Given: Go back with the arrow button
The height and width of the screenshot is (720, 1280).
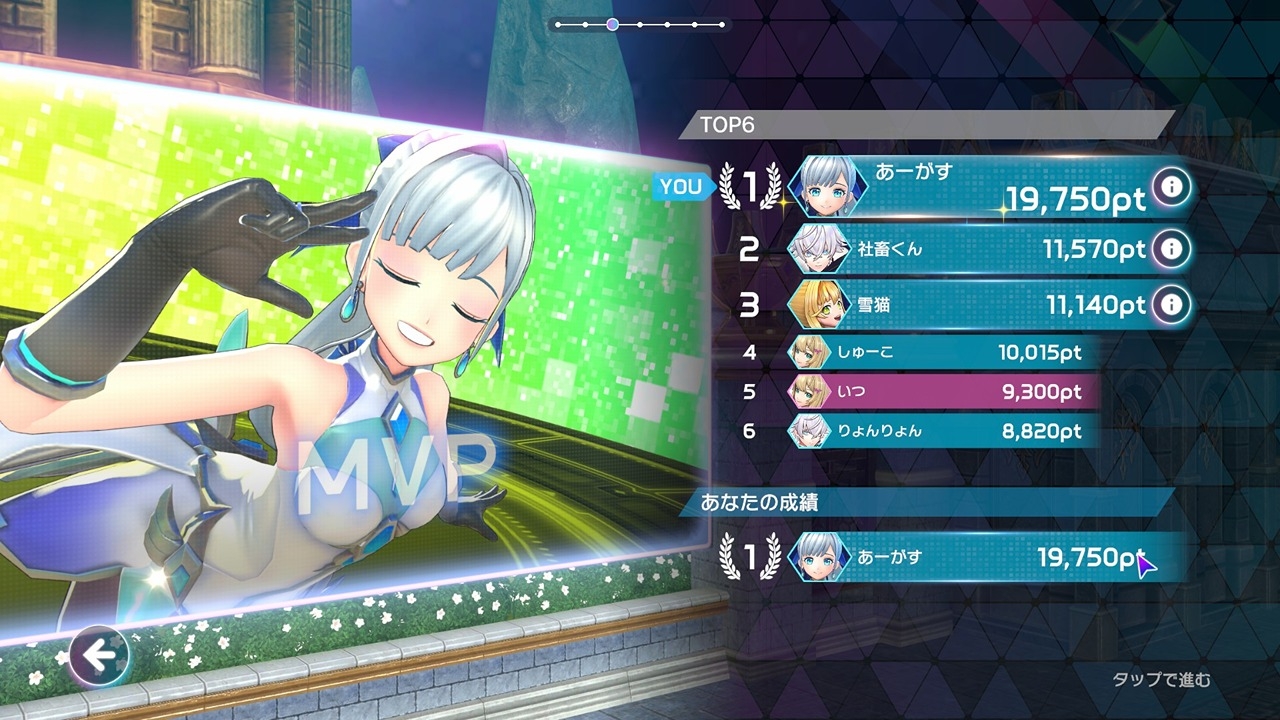Looking at the screenshot, I should [x=99, y=656].
